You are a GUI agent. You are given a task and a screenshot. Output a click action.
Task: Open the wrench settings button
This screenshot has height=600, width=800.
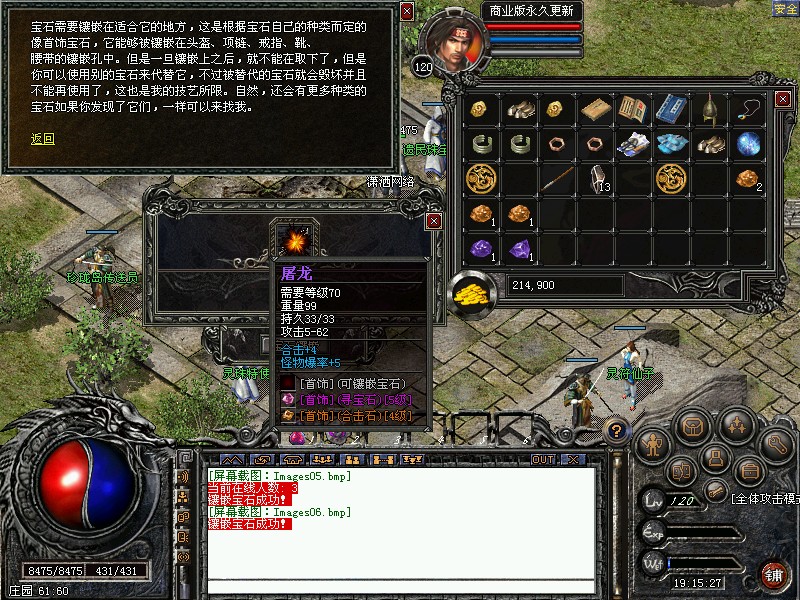[x=776, y=443]
